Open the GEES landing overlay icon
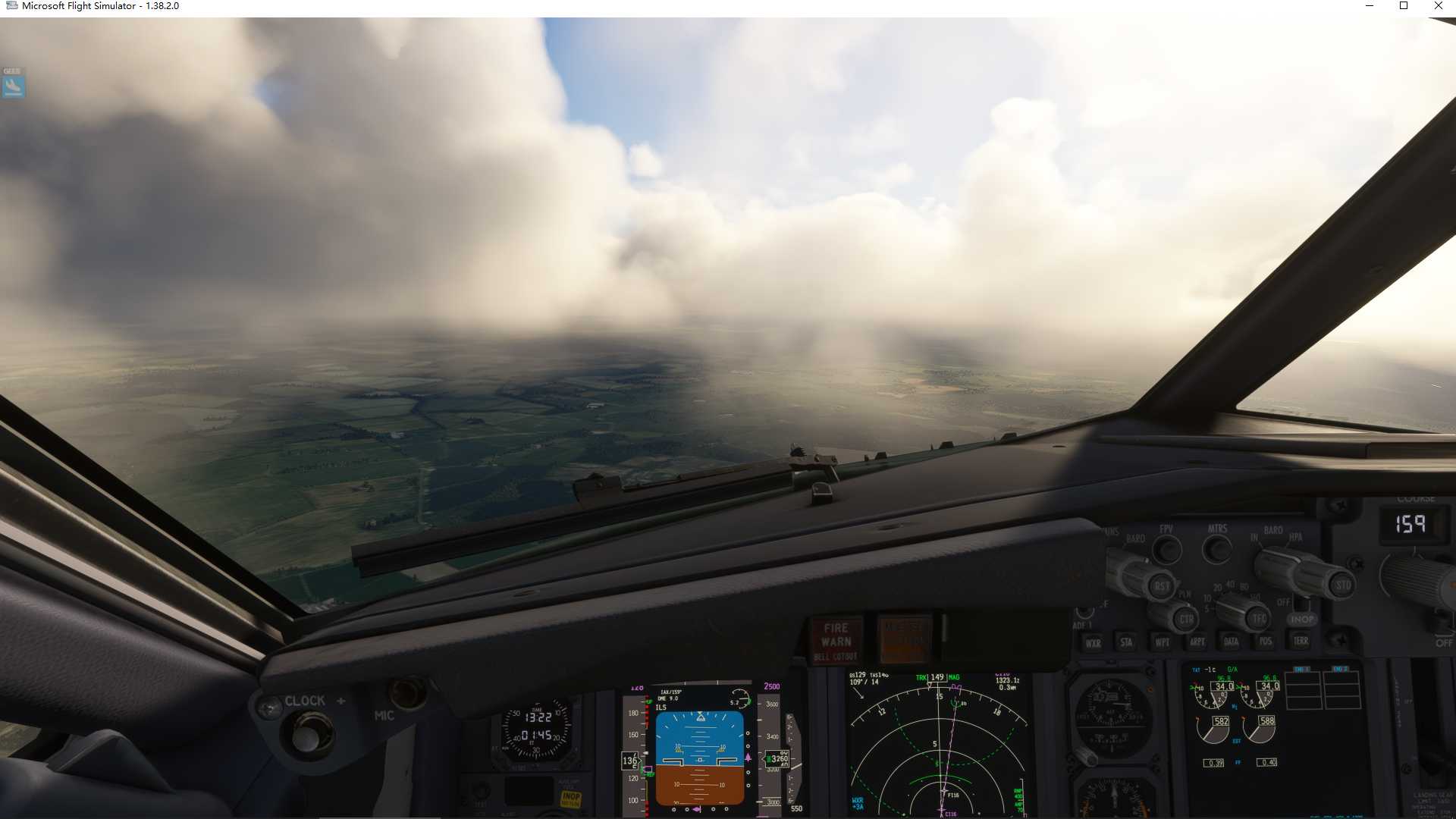Image resolution: width=1456 pixels, height=819 pixels. pyautogui.click(x=13, y=83)
